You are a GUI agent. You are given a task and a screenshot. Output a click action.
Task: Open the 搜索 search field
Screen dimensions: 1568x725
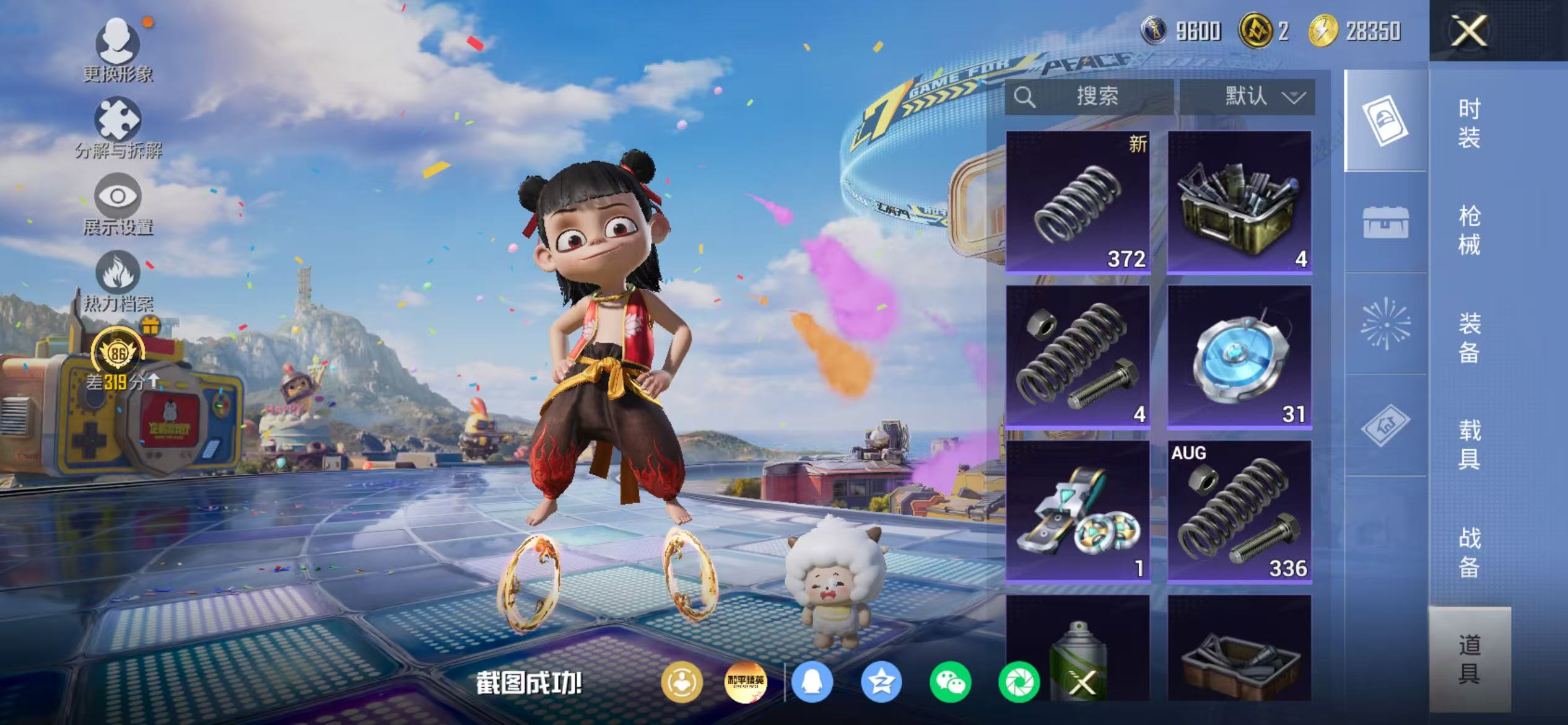1089,97
